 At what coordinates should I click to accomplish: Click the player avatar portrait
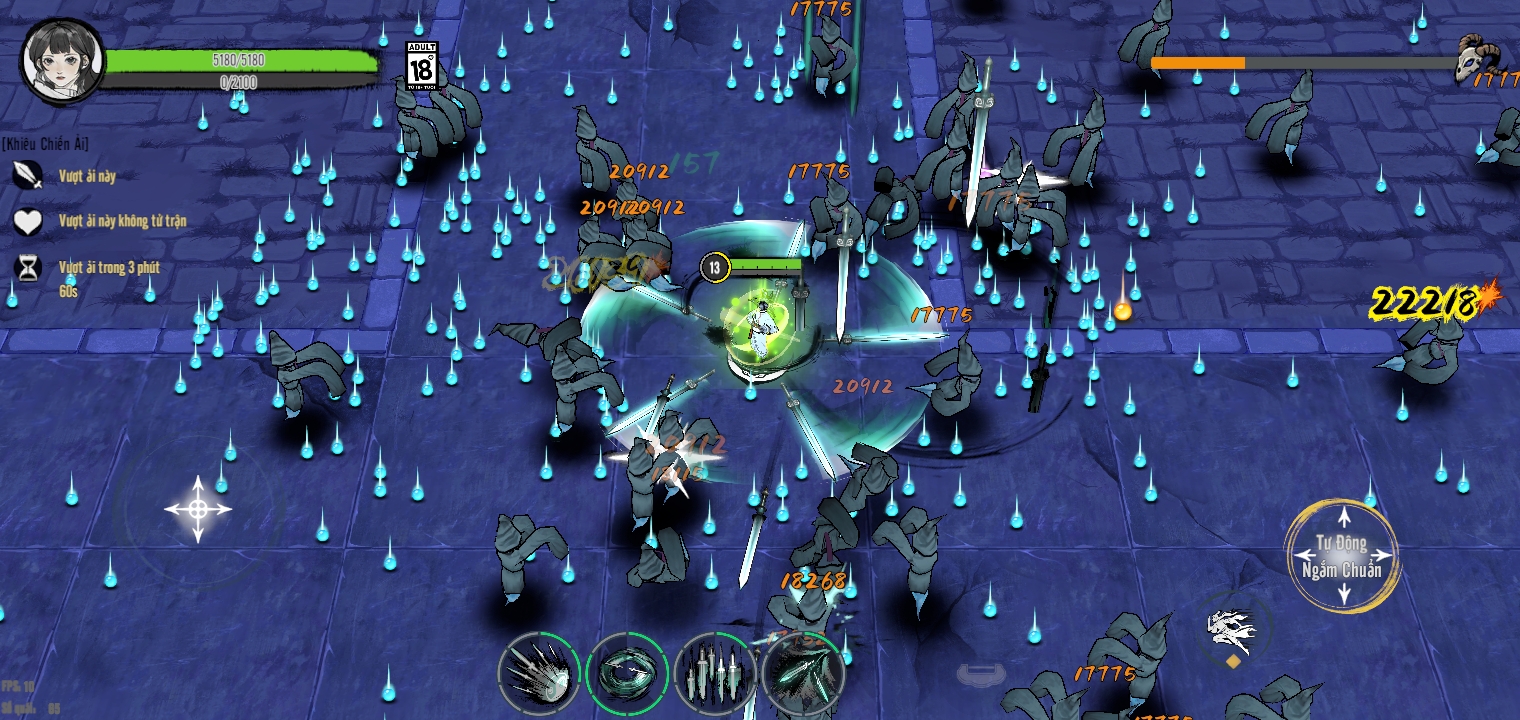pos(62,62)
